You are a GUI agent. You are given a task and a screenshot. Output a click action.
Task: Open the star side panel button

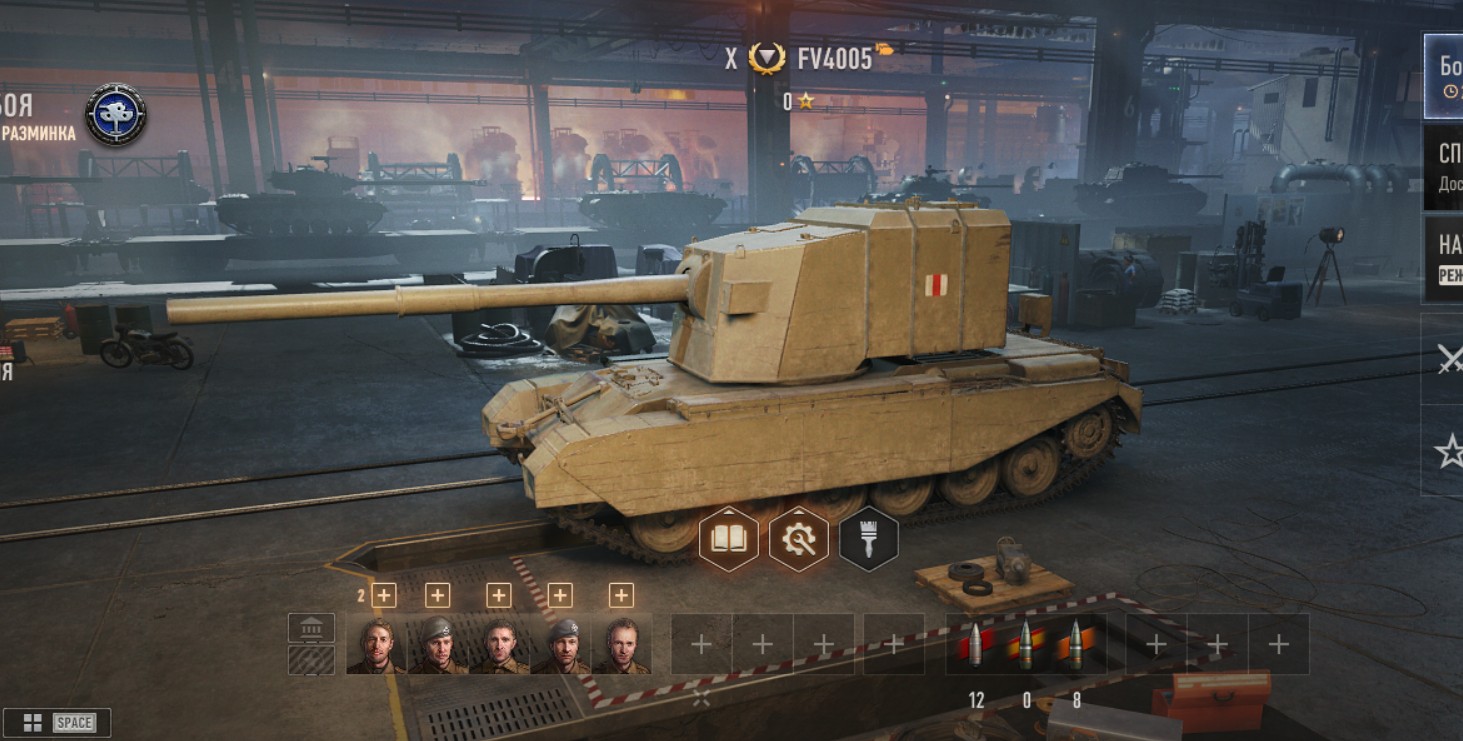[1448, 452]
